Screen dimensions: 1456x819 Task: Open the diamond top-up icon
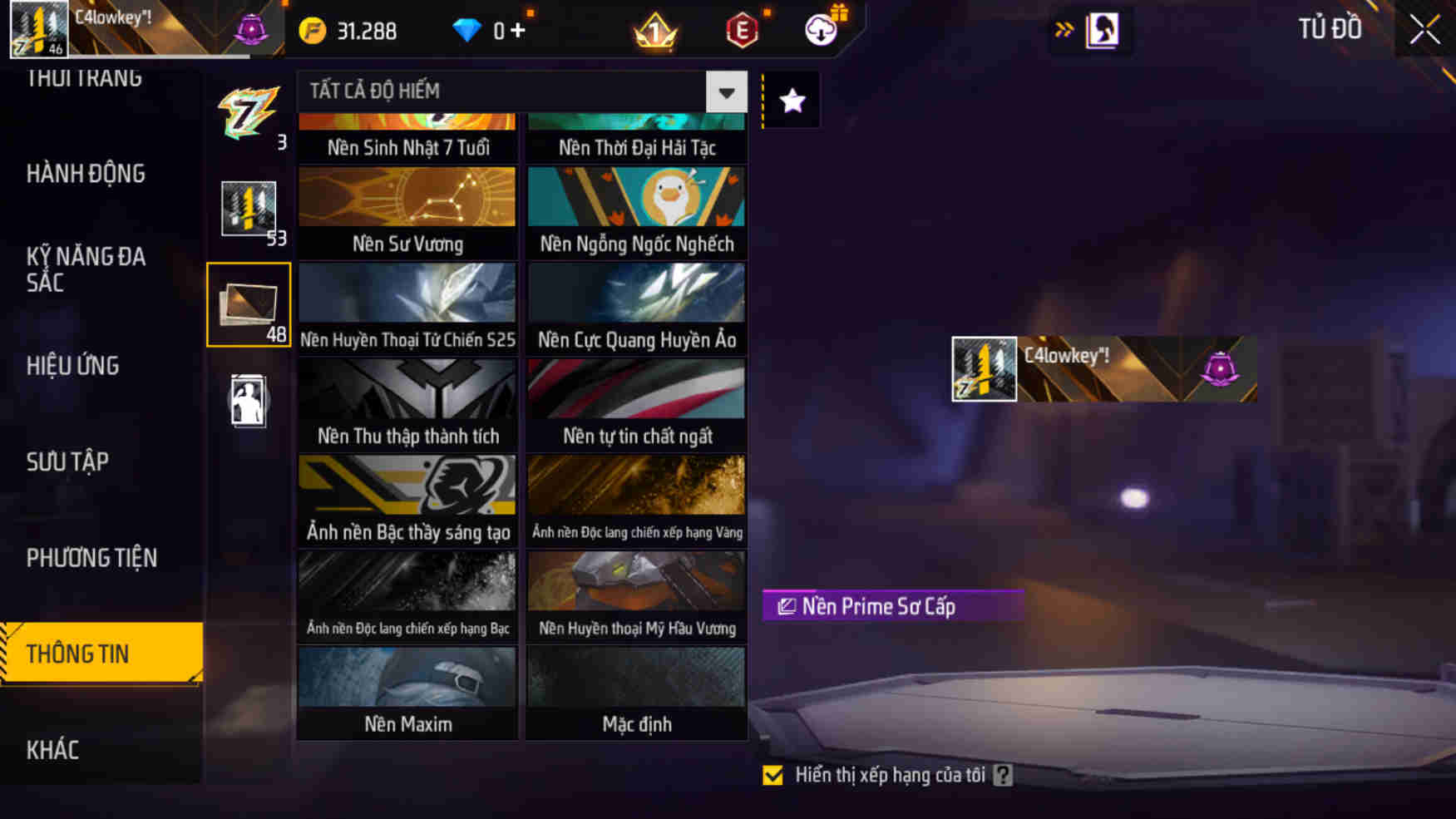[x=470, y=30]
